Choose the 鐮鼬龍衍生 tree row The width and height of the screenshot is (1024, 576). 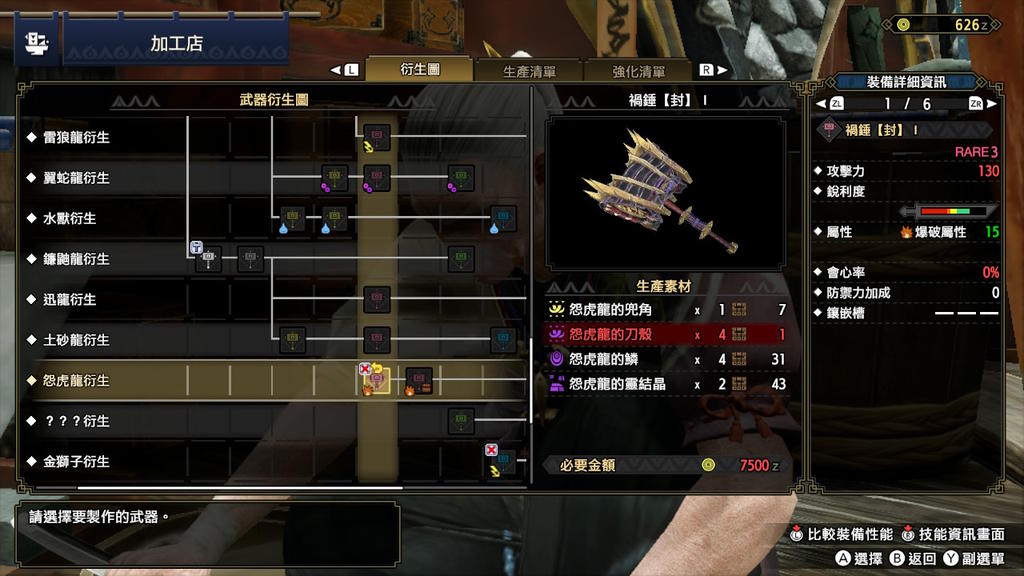coord(76,259)
